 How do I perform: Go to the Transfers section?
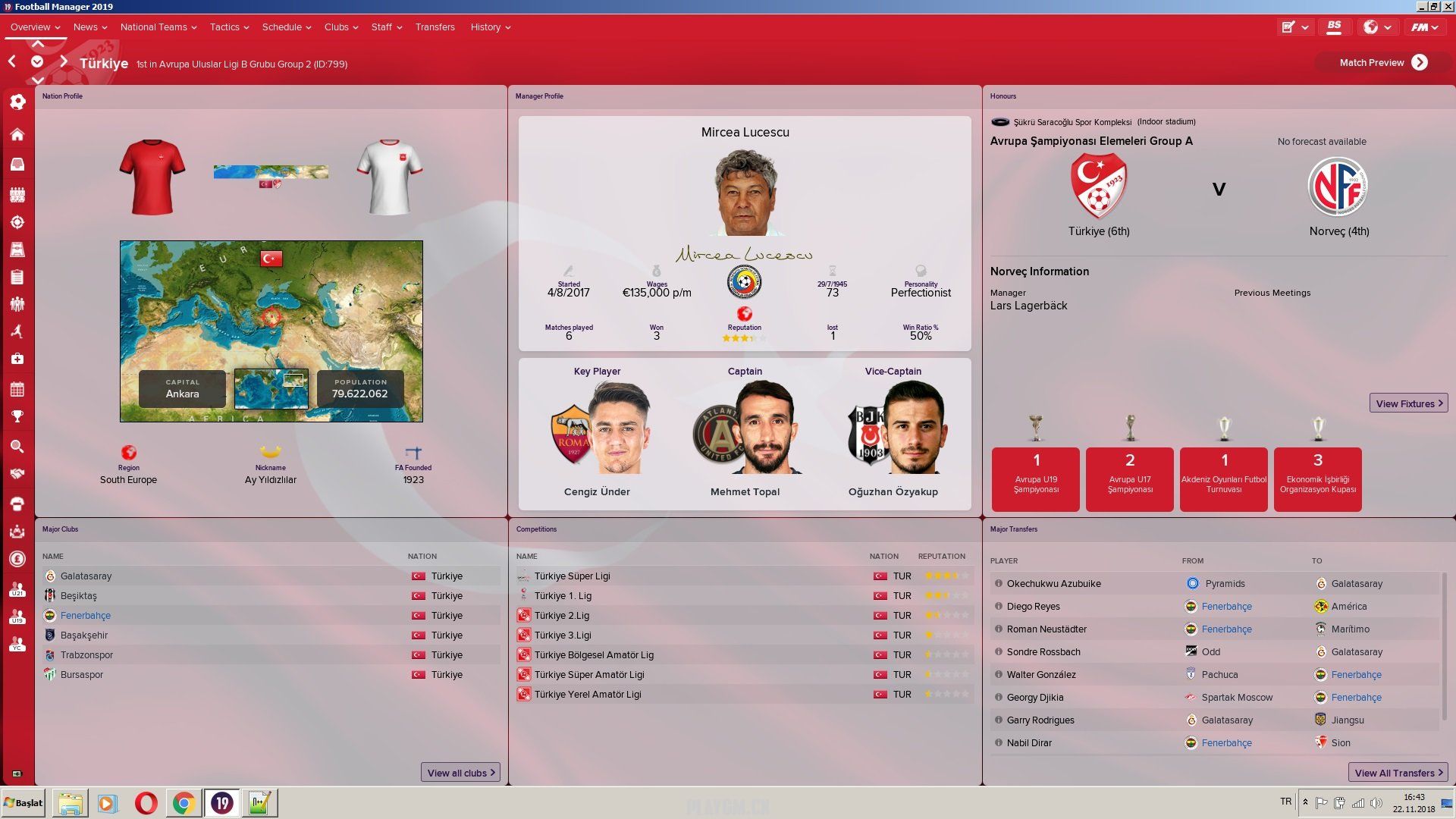point(435,27)
